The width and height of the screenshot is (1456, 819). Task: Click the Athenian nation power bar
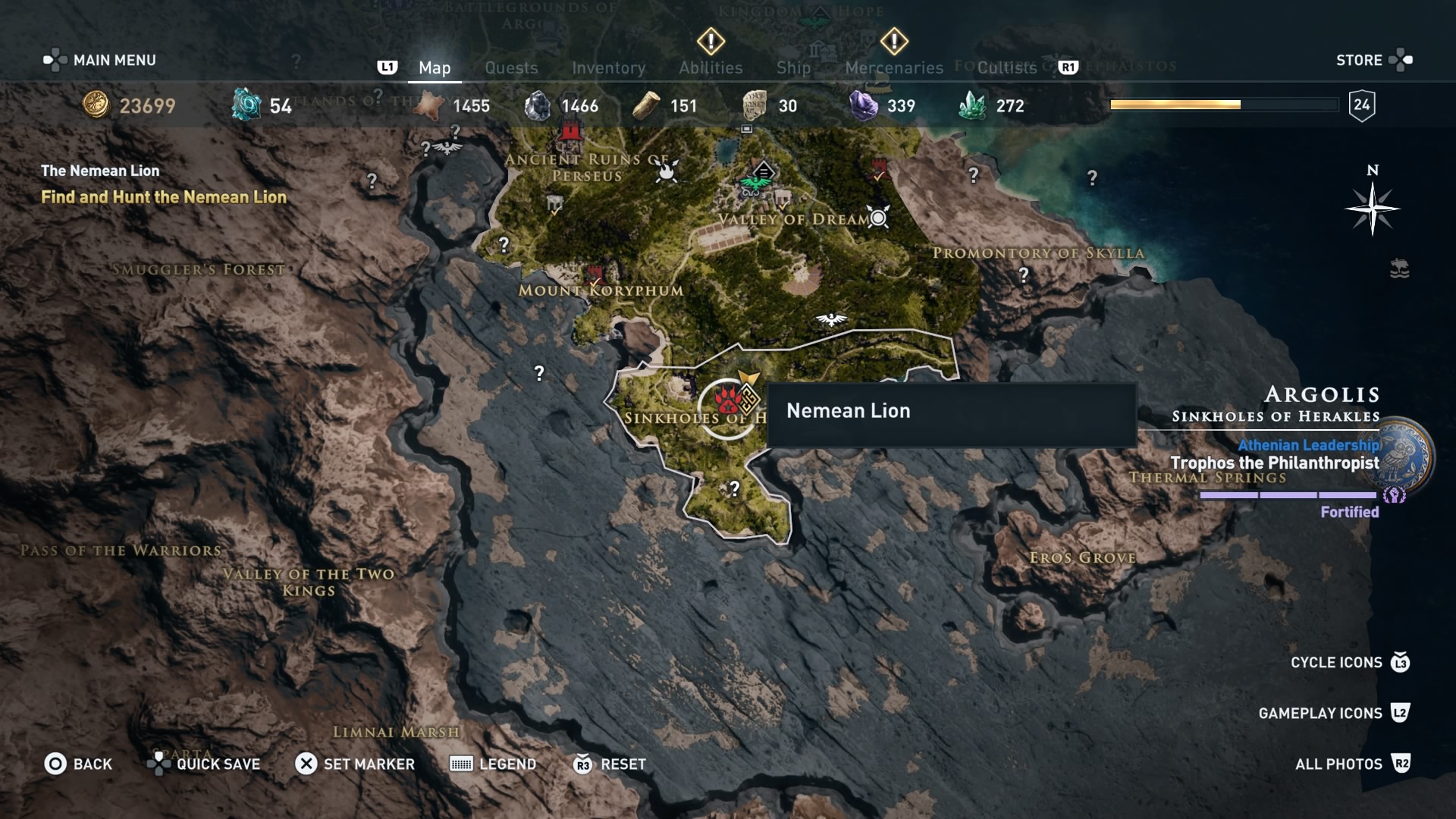(1287, 495)
